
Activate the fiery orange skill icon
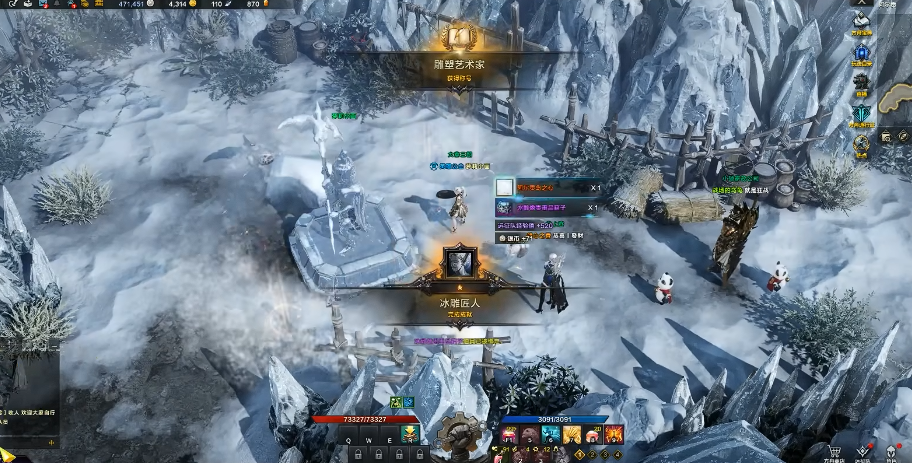click(613, 434)
